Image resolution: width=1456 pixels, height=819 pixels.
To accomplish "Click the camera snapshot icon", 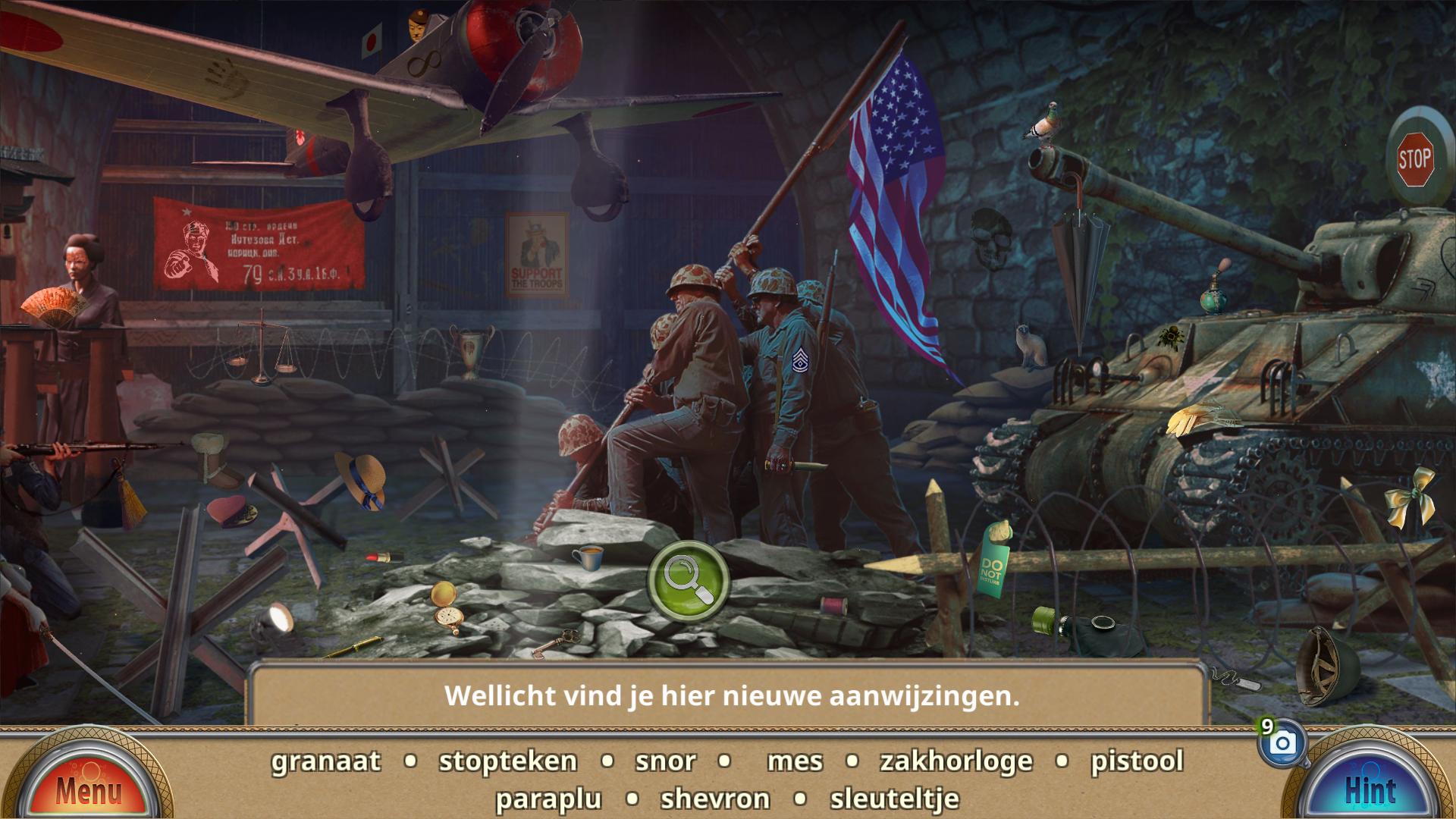I will (1282, 743).
